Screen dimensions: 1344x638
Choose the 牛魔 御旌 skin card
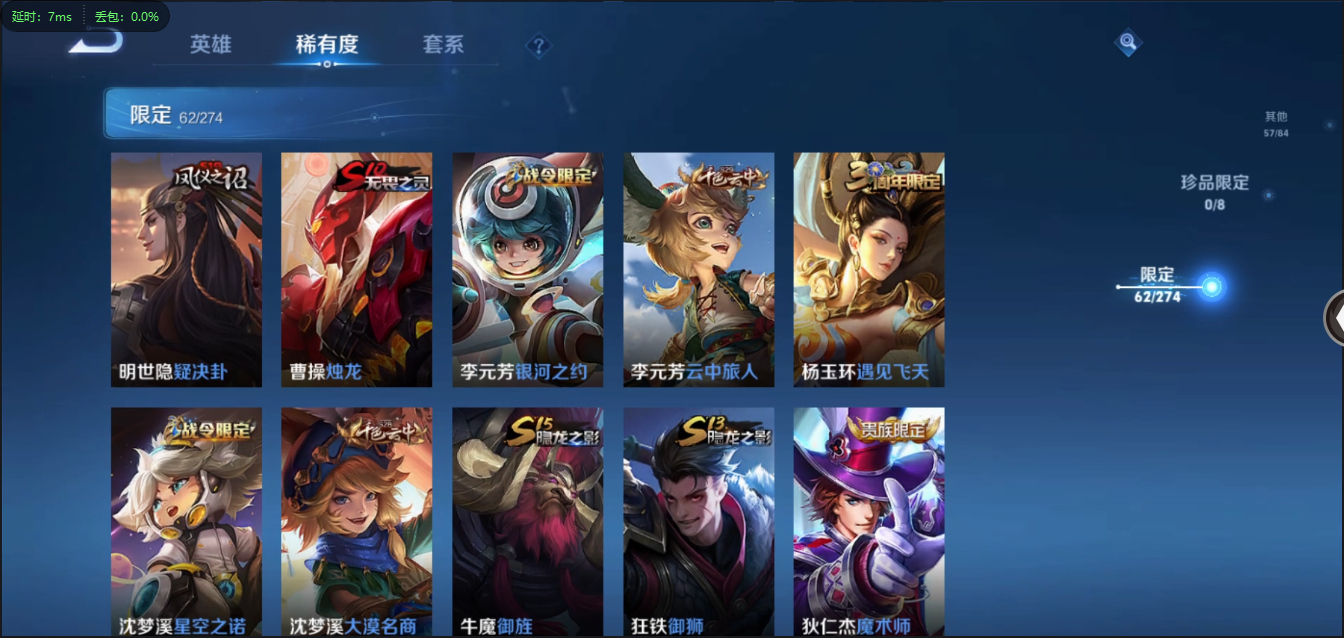point(527,522)
